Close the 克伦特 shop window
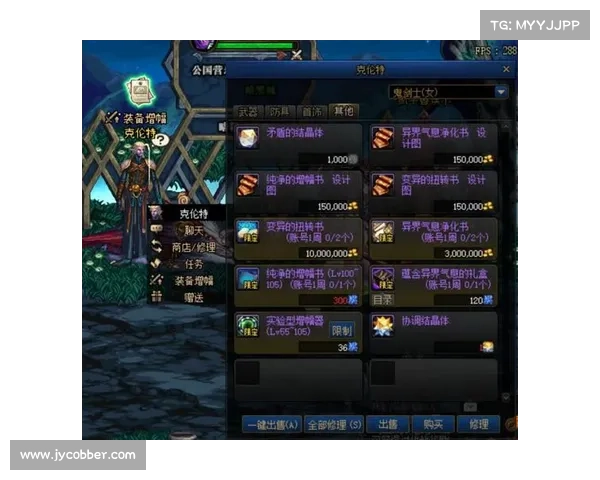Viewport: 600px width, 480px height. pyautogui.click(x=506, y=69)
